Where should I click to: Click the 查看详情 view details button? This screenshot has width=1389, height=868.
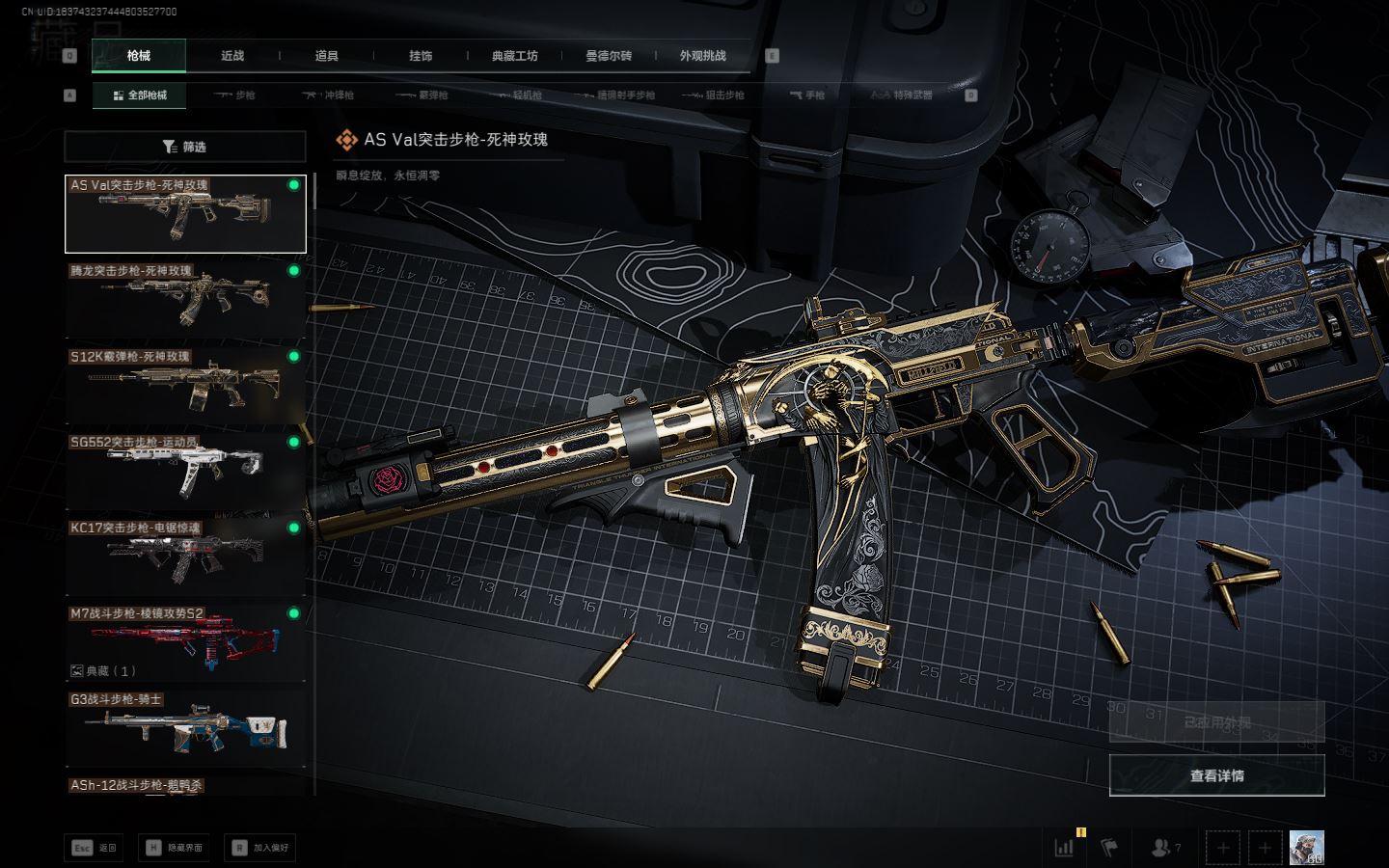tap(1216, 775)
